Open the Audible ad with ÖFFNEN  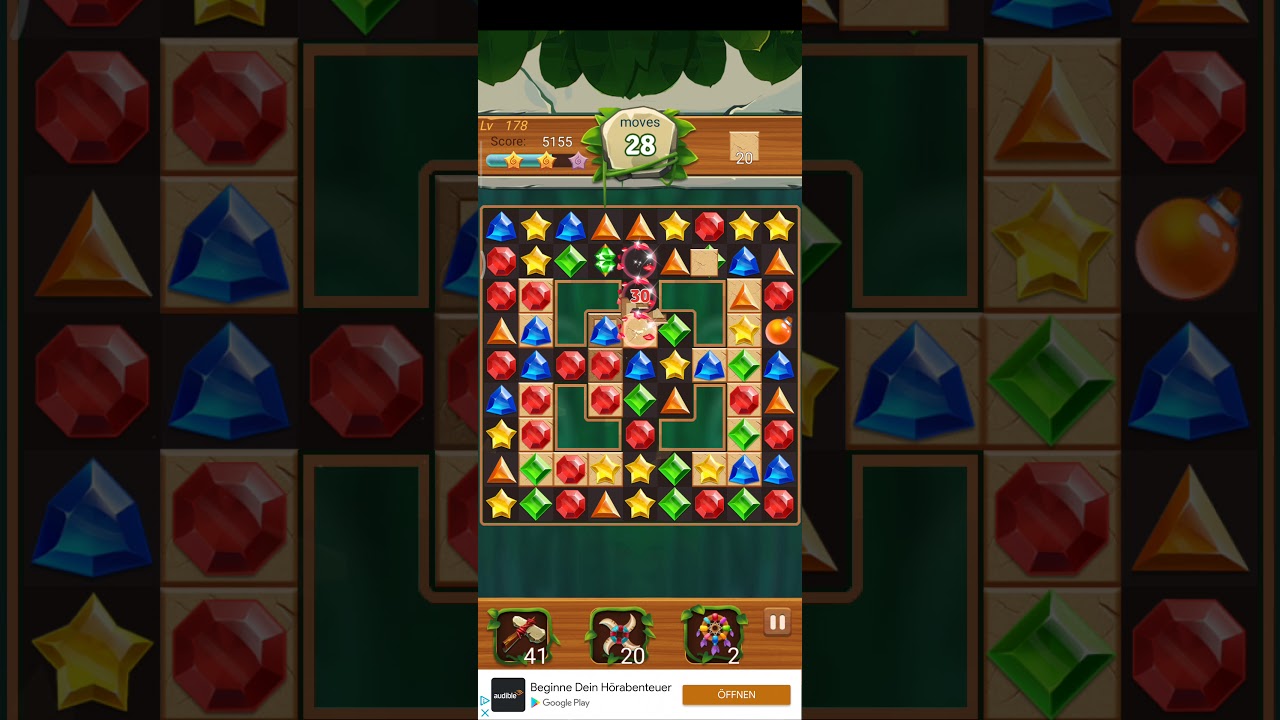coord(736,694)
